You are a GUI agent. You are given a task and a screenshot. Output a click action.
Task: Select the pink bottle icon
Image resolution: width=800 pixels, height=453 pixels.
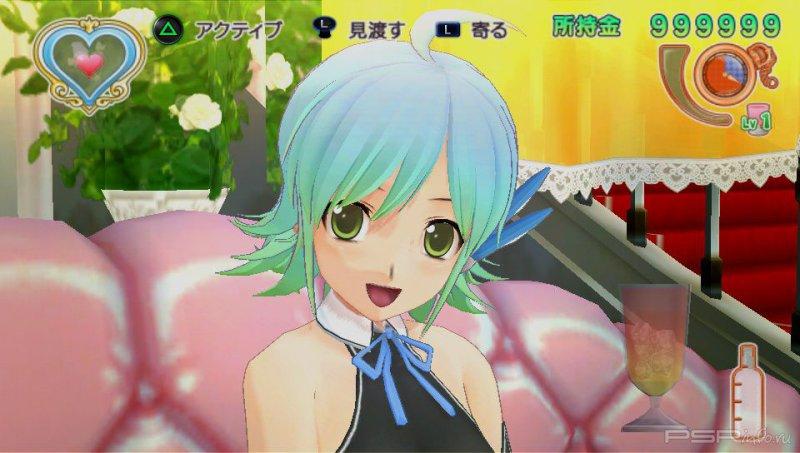[x=747, y=391]
